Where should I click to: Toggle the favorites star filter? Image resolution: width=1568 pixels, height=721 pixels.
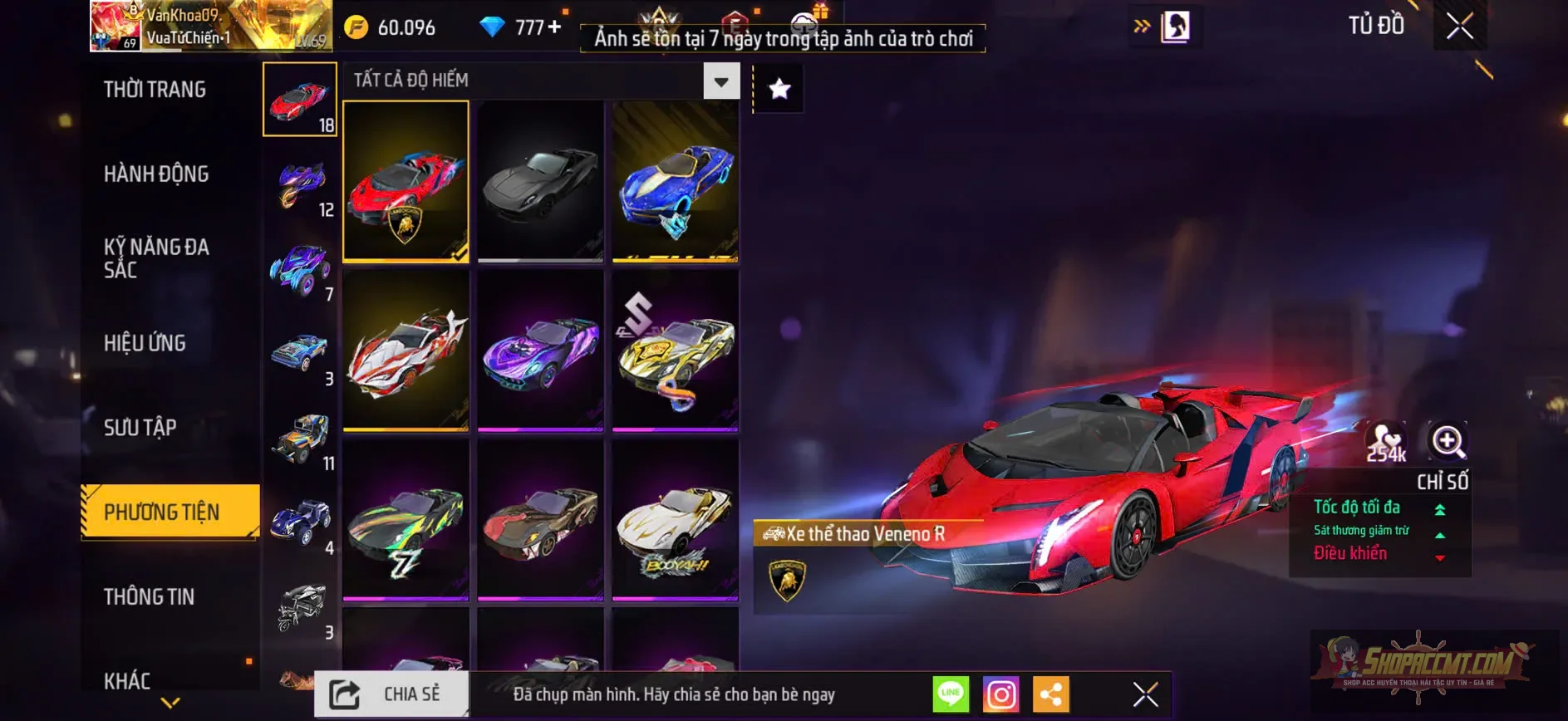(778, 88)
